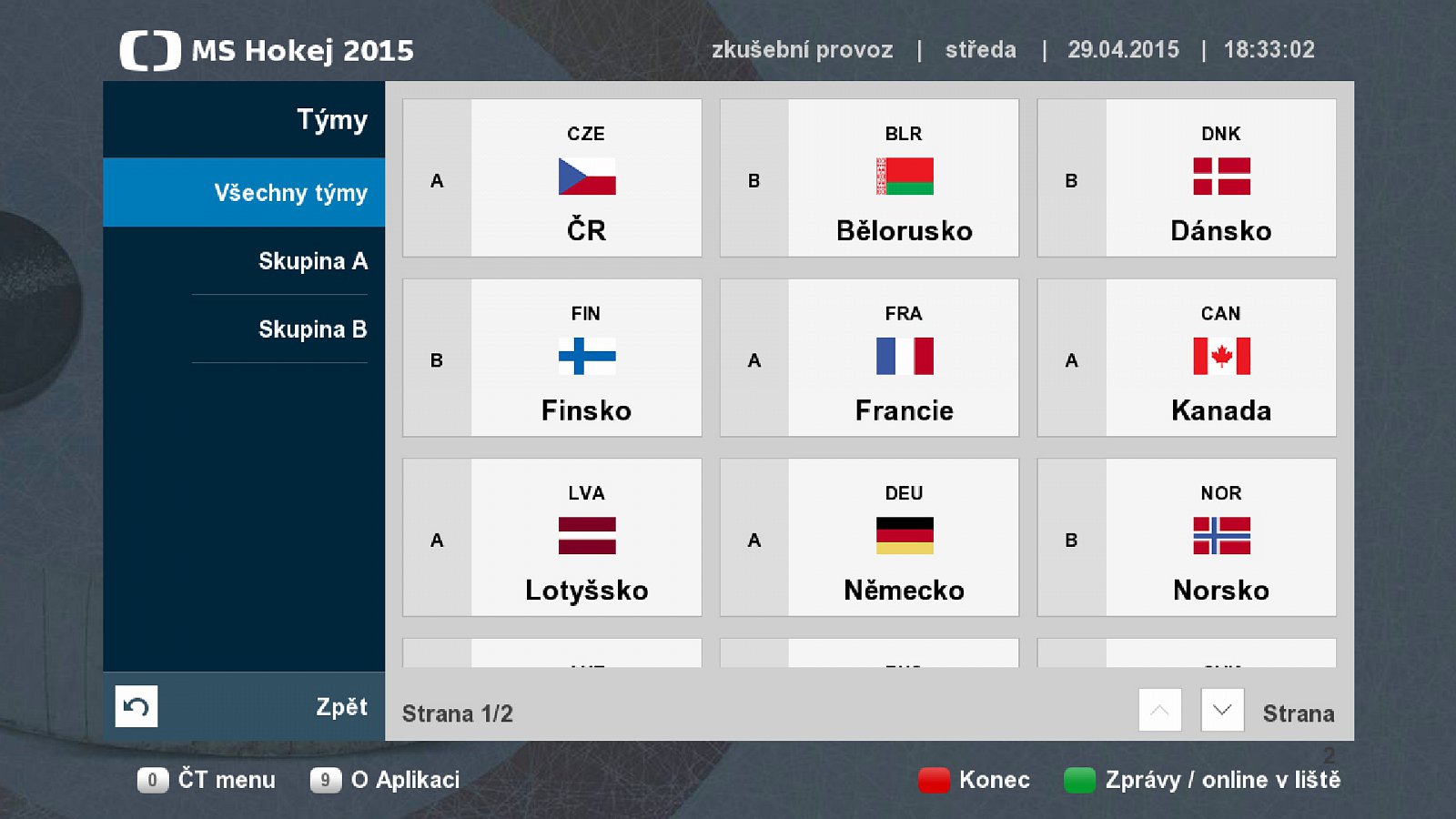Select the Czech Republic flag
This screenshot has height=819, width=1456.
586,178
